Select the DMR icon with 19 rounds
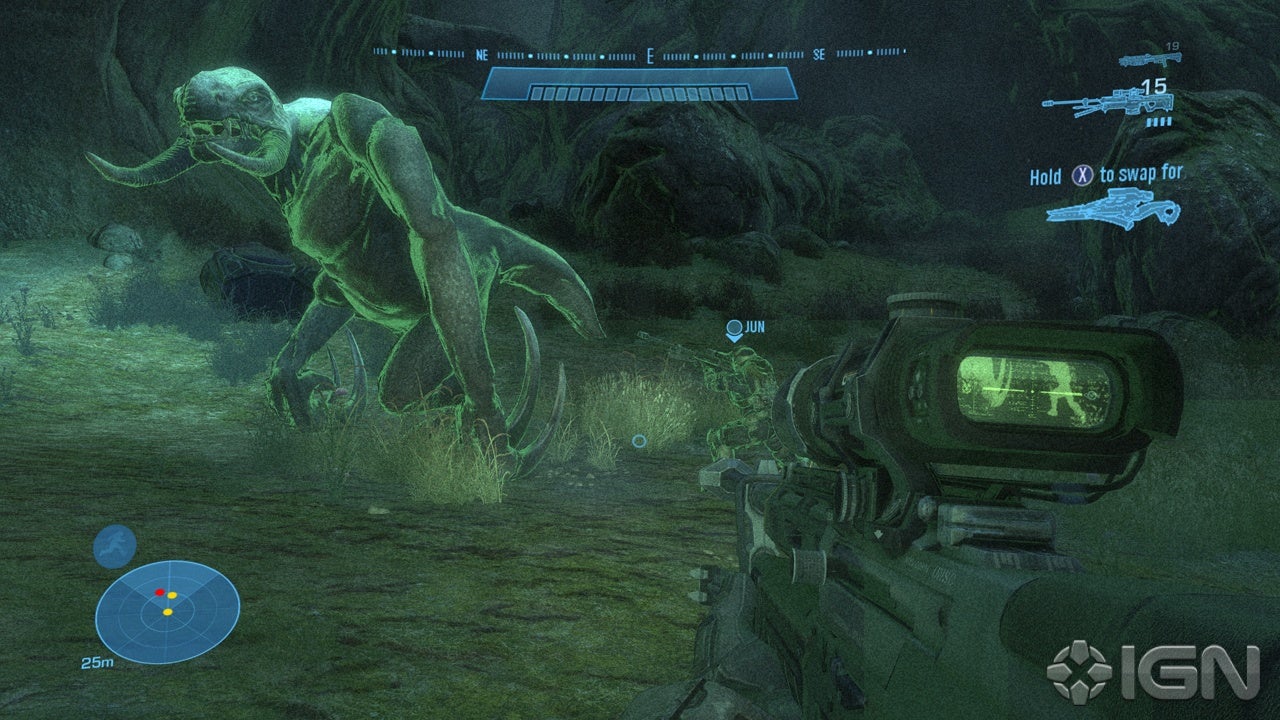 coord(1150,60)
